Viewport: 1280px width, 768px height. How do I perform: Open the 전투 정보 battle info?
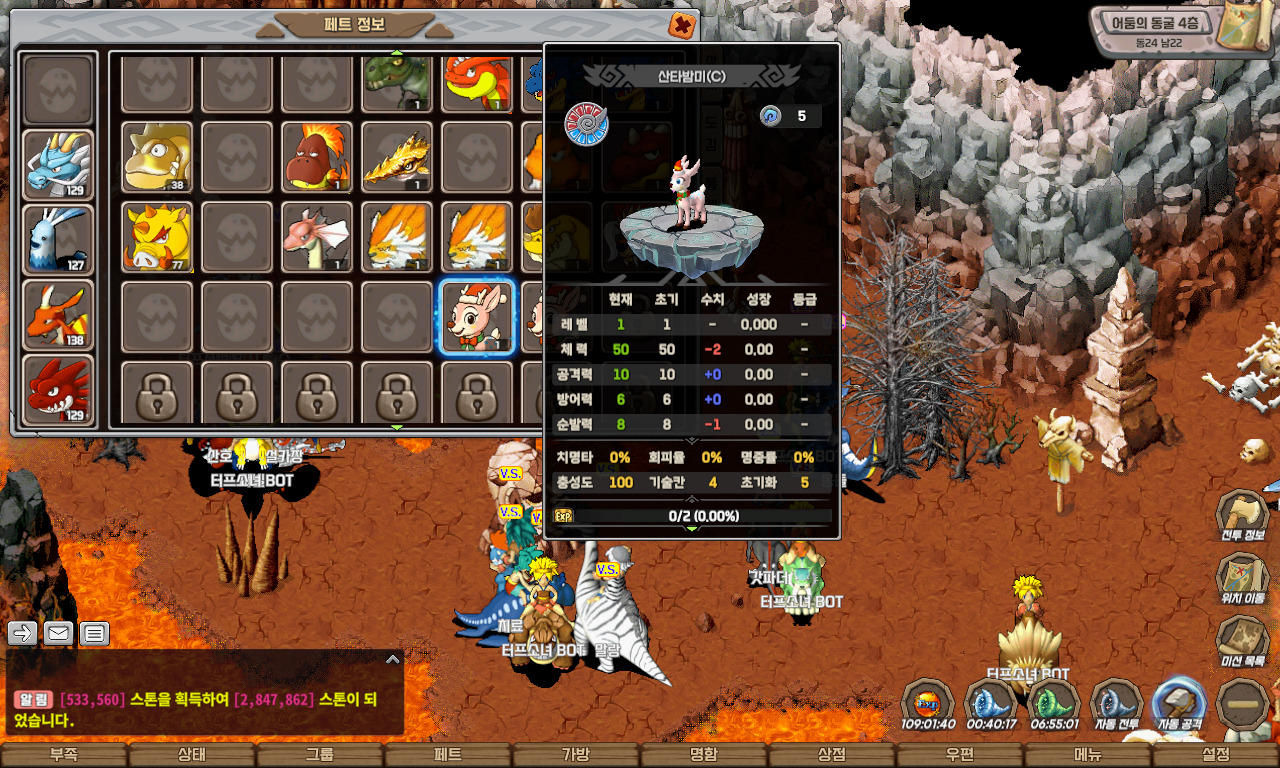pos(1243,518)
